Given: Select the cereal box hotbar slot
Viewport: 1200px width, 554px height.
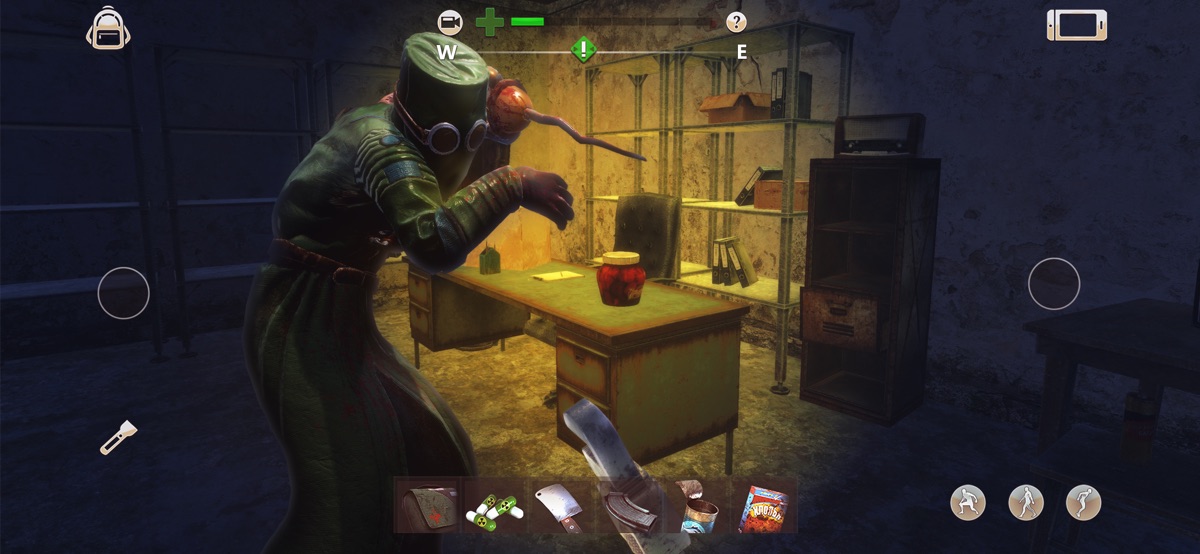Looking at the screenshot, I should 763,507.
